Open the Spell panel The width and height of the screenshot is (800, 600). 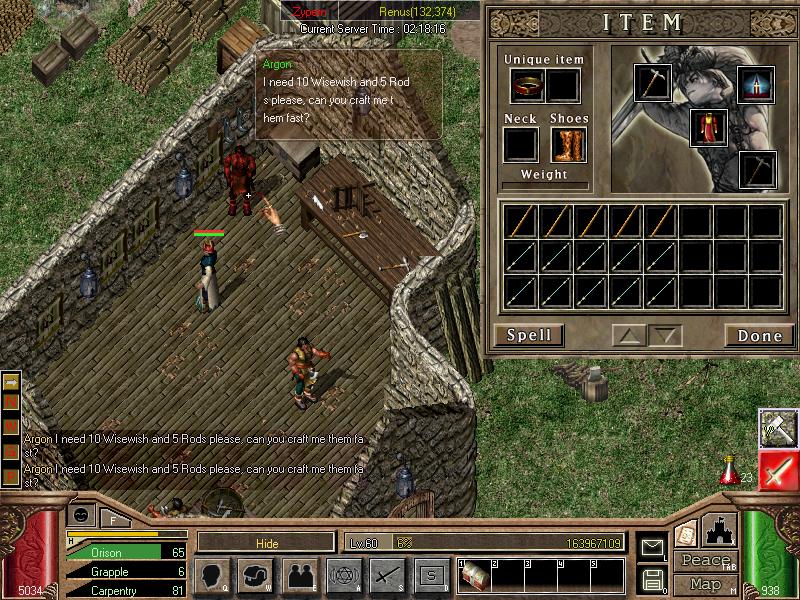tap(529, 335)
